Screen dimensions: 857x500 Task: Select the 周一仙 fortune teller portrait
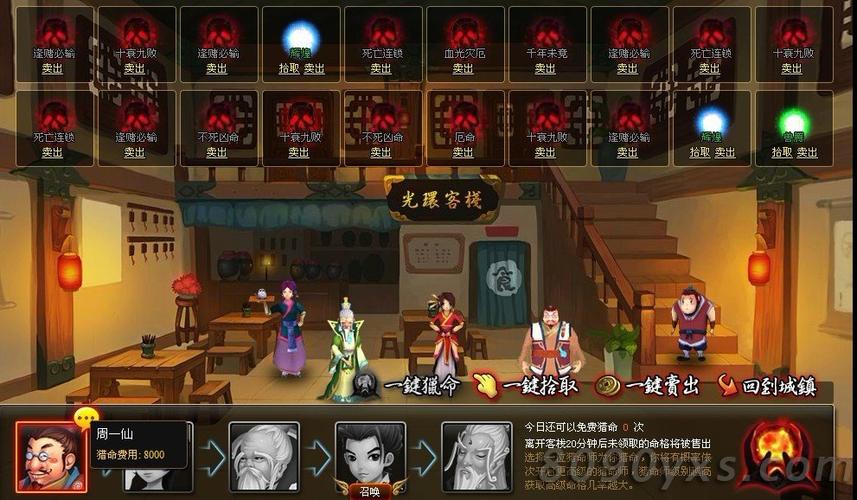coord(50,456)
